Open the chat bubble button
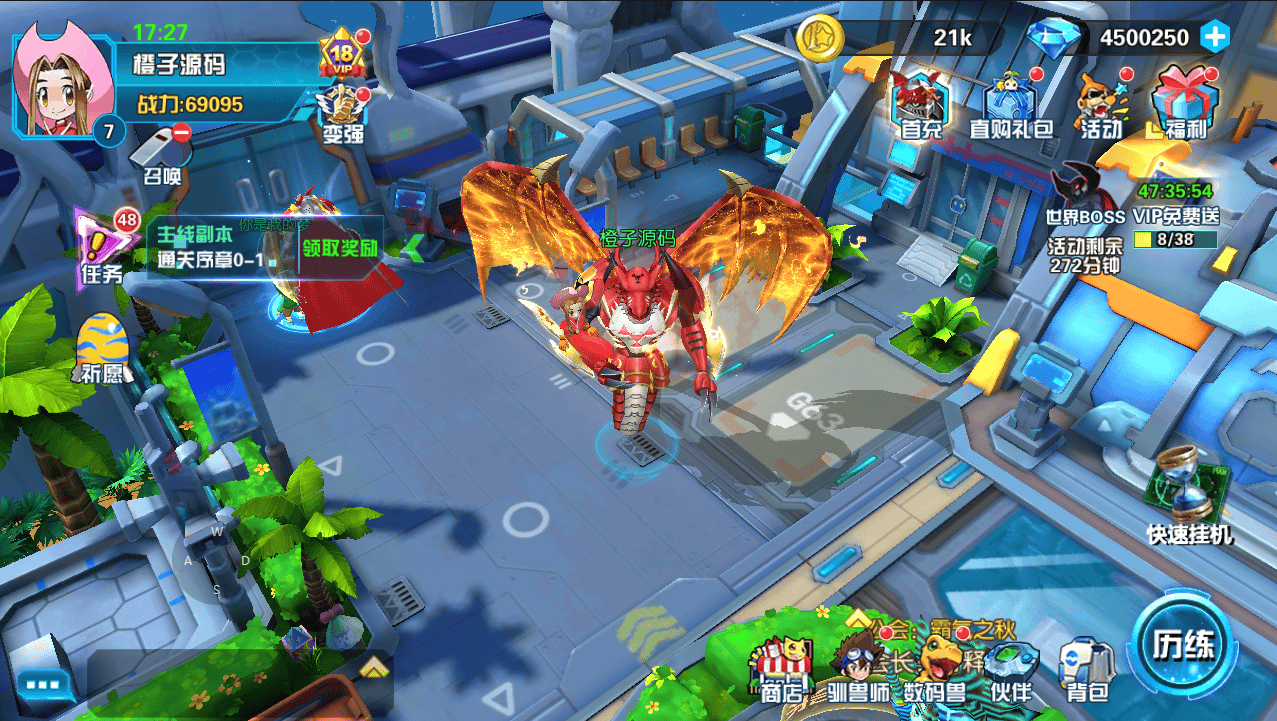Viewport: 1277px width, 721px height. pyautogui.click(x=43, y=685)
